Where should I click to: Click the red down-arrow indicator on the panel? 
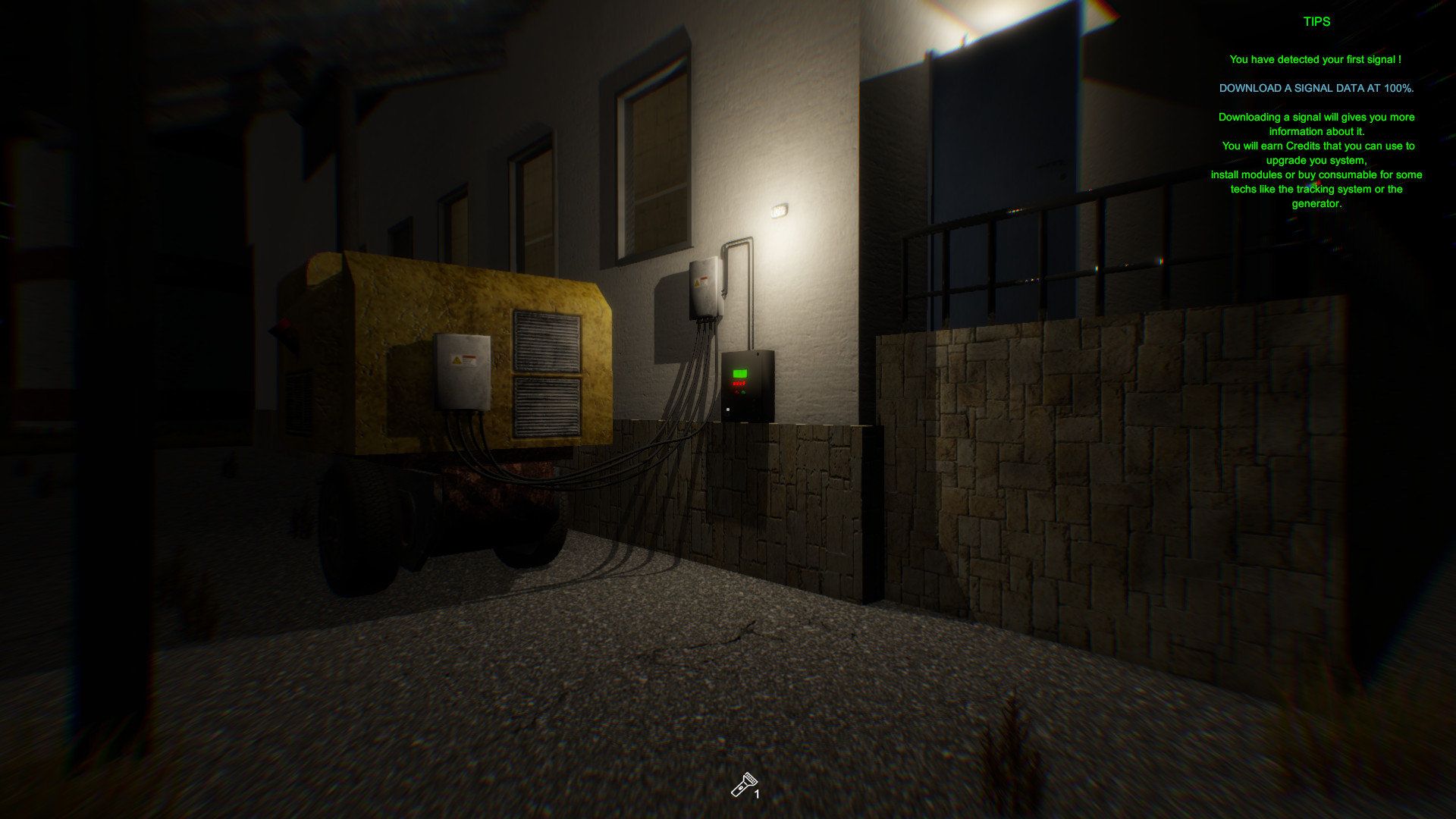pyautogui.click(x=736, y=392)
